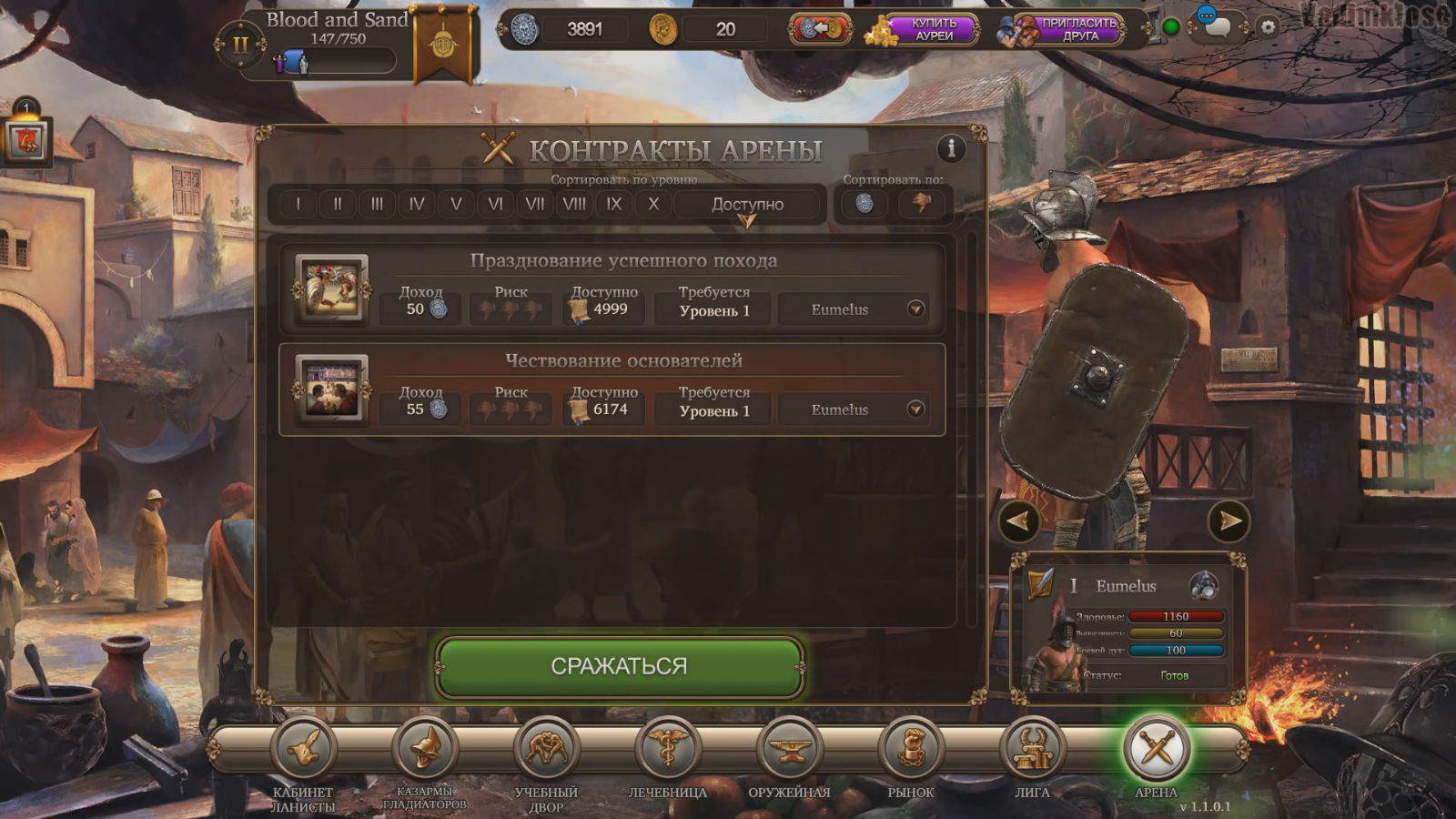Image resolution: width=1456 pixels, height=819 pixels.
Task: Open the arena contracts info button
Action: tap(951, 147)
